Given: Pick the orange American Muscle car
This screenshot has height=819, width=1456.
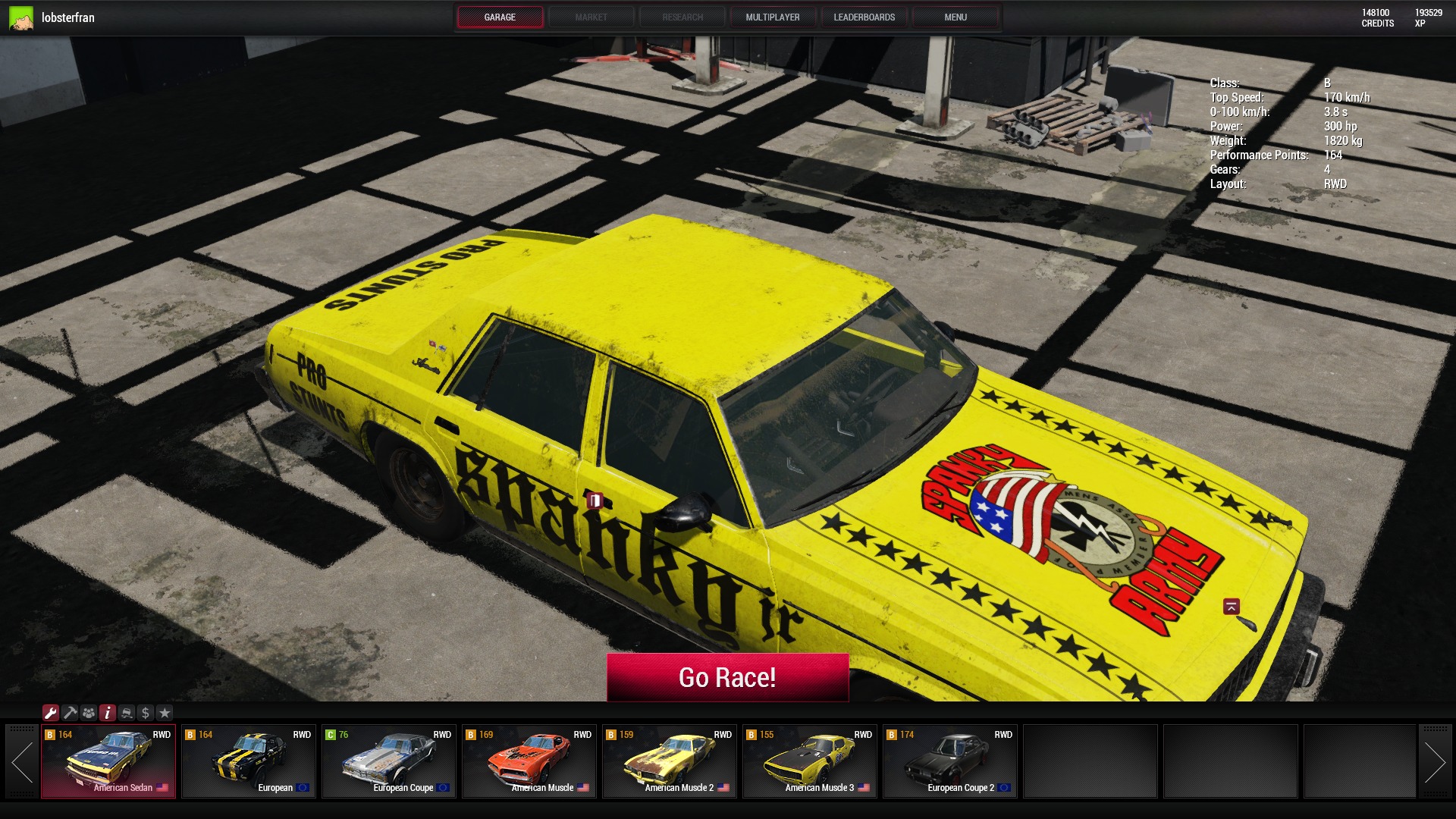Looking at the screenshot, I should (x=529, y=761).
